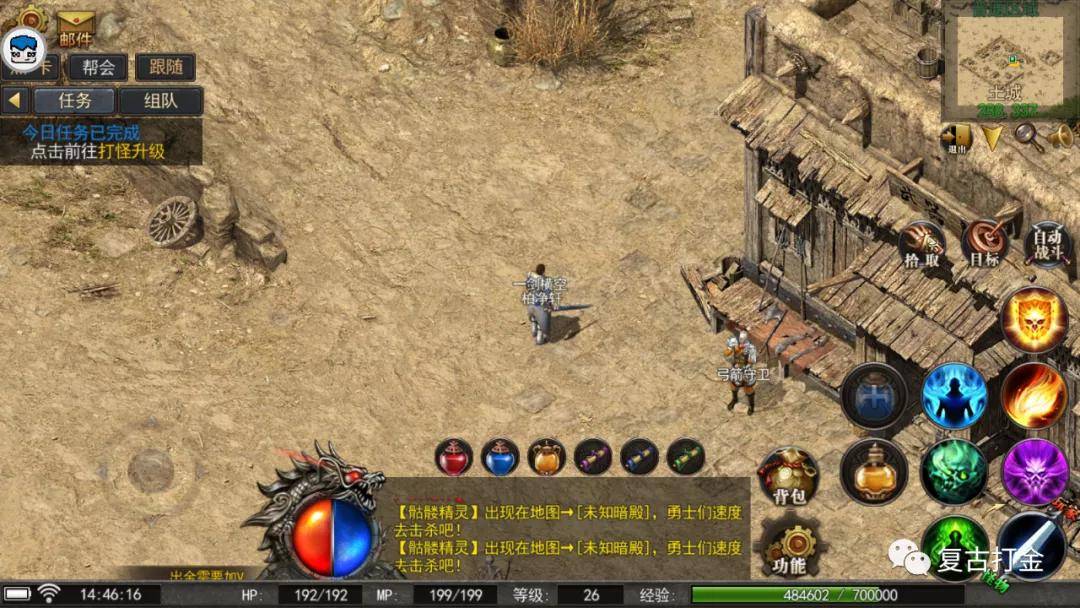This screenshot has width=1080, height=608.
Task: Cast the fireball skill
Action: tap(1033, 395)
